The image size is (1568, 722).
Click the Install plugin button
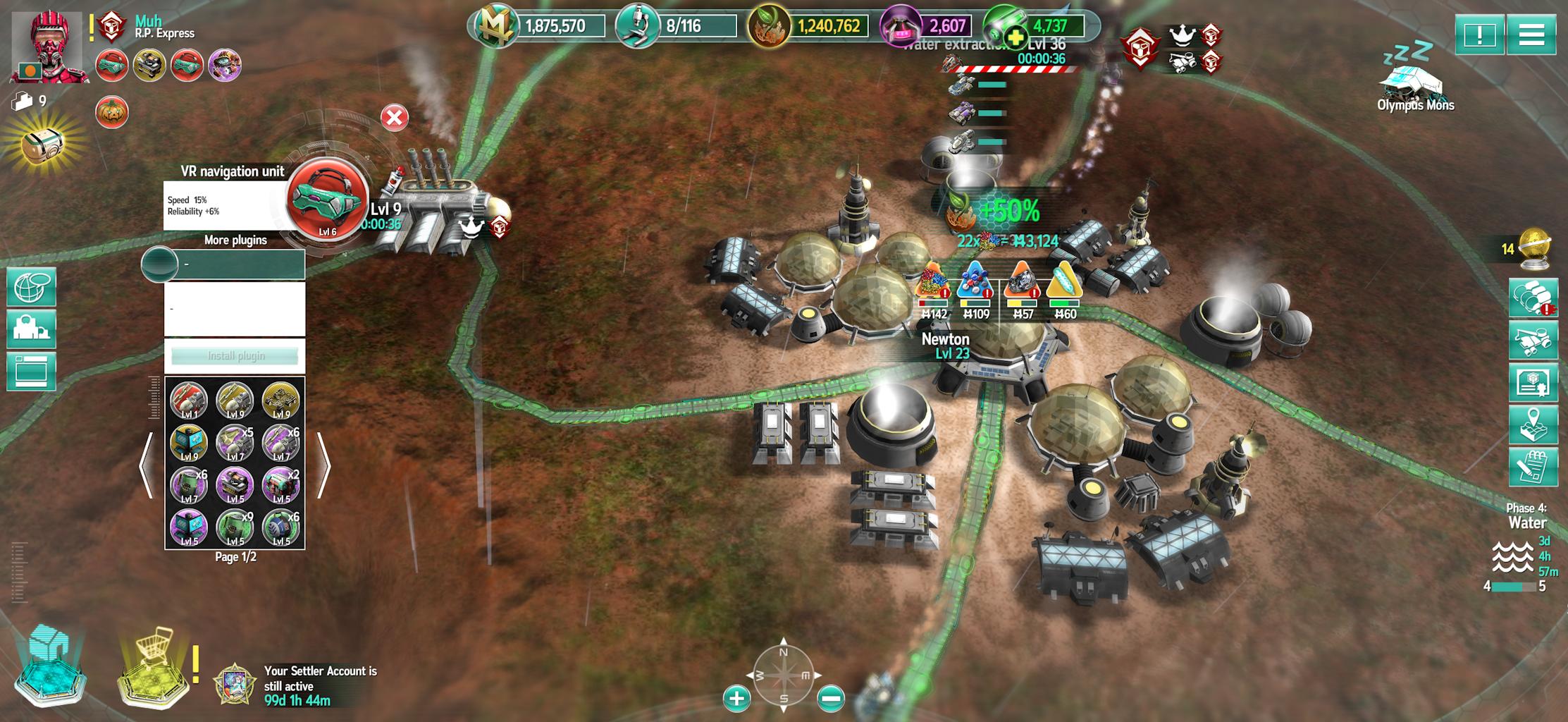tap(235, 356)
